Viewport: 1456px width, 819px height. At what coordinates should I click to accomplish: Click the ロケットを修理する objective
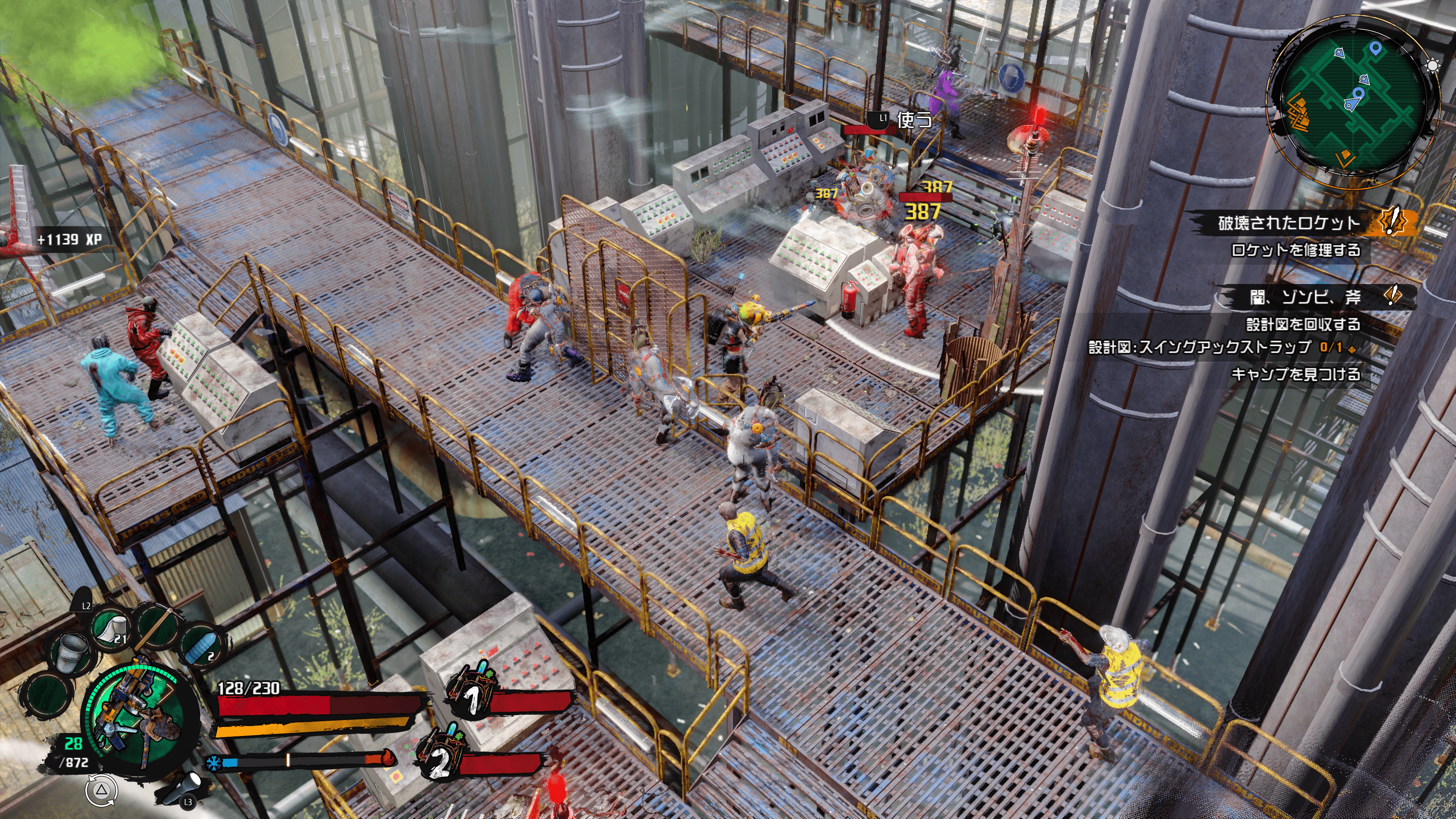[x=1296, y=250]
